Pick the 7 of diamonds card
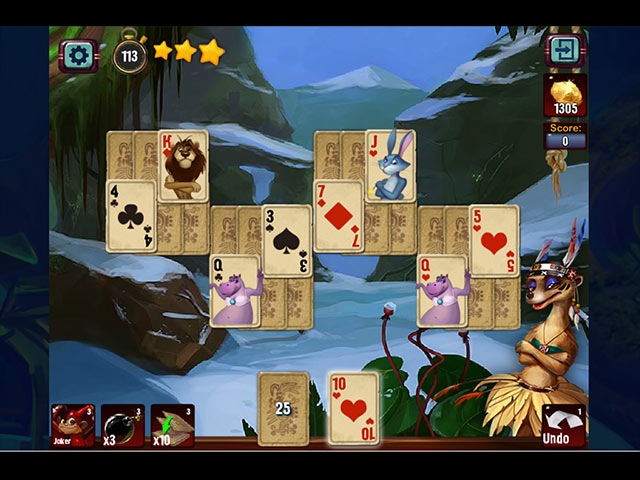640x480 pixels. [338, 216]
